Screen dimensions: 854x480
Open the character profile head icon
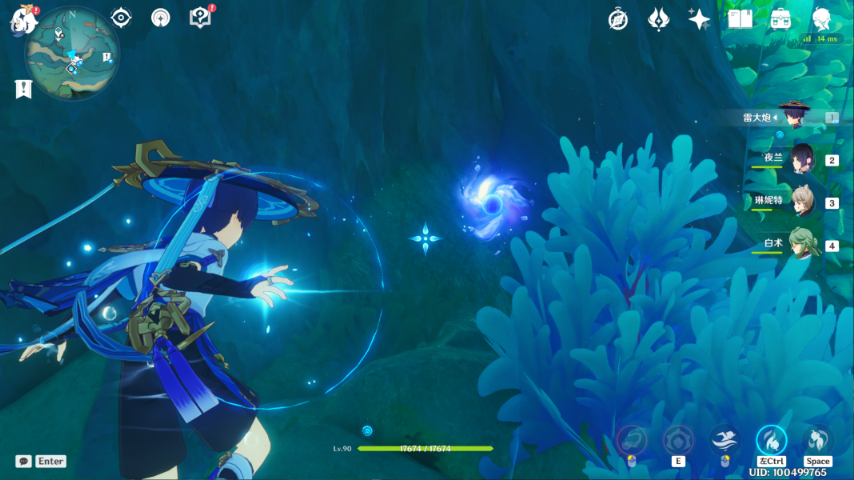[x=822, y=19]
